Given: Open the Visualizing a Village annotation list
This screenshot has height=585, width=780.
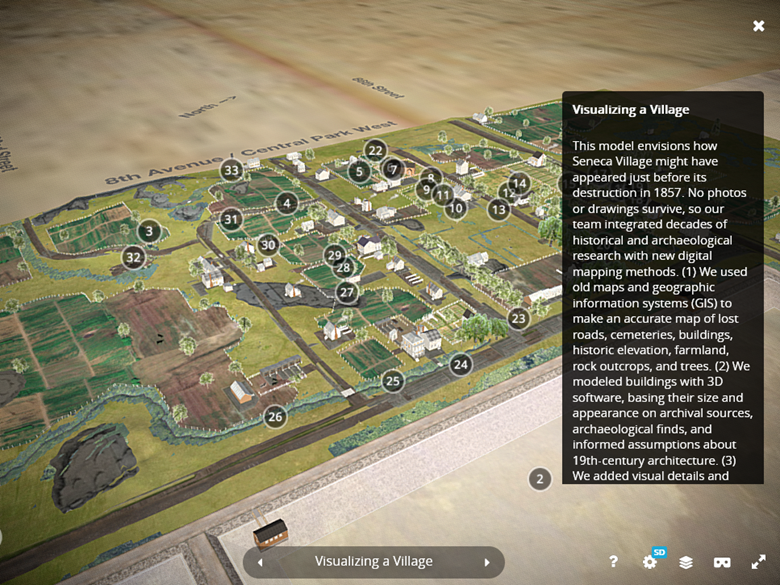Looking at the screenshot, I should point(374,562).
